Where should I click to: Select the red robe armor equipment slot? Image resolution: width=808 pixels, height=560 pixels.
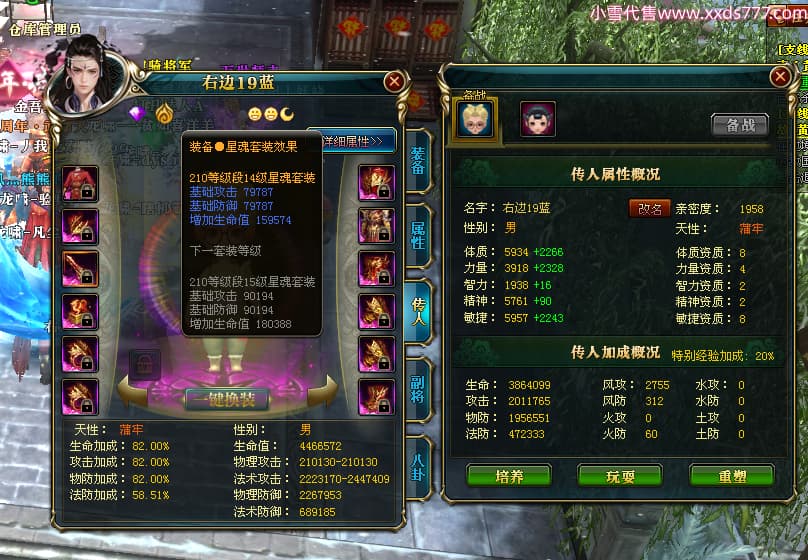pyautogui.click(x=80, y=183)
